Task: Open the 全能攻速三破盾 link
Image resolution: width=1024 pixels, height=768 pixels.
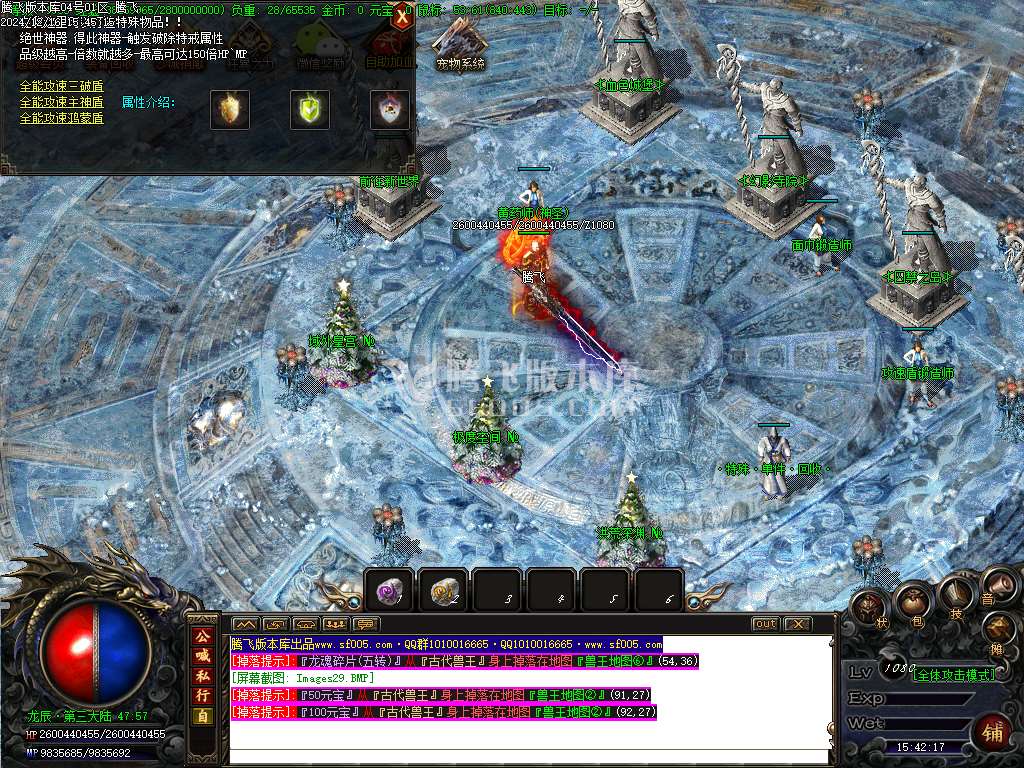Action: coord(62,87)
